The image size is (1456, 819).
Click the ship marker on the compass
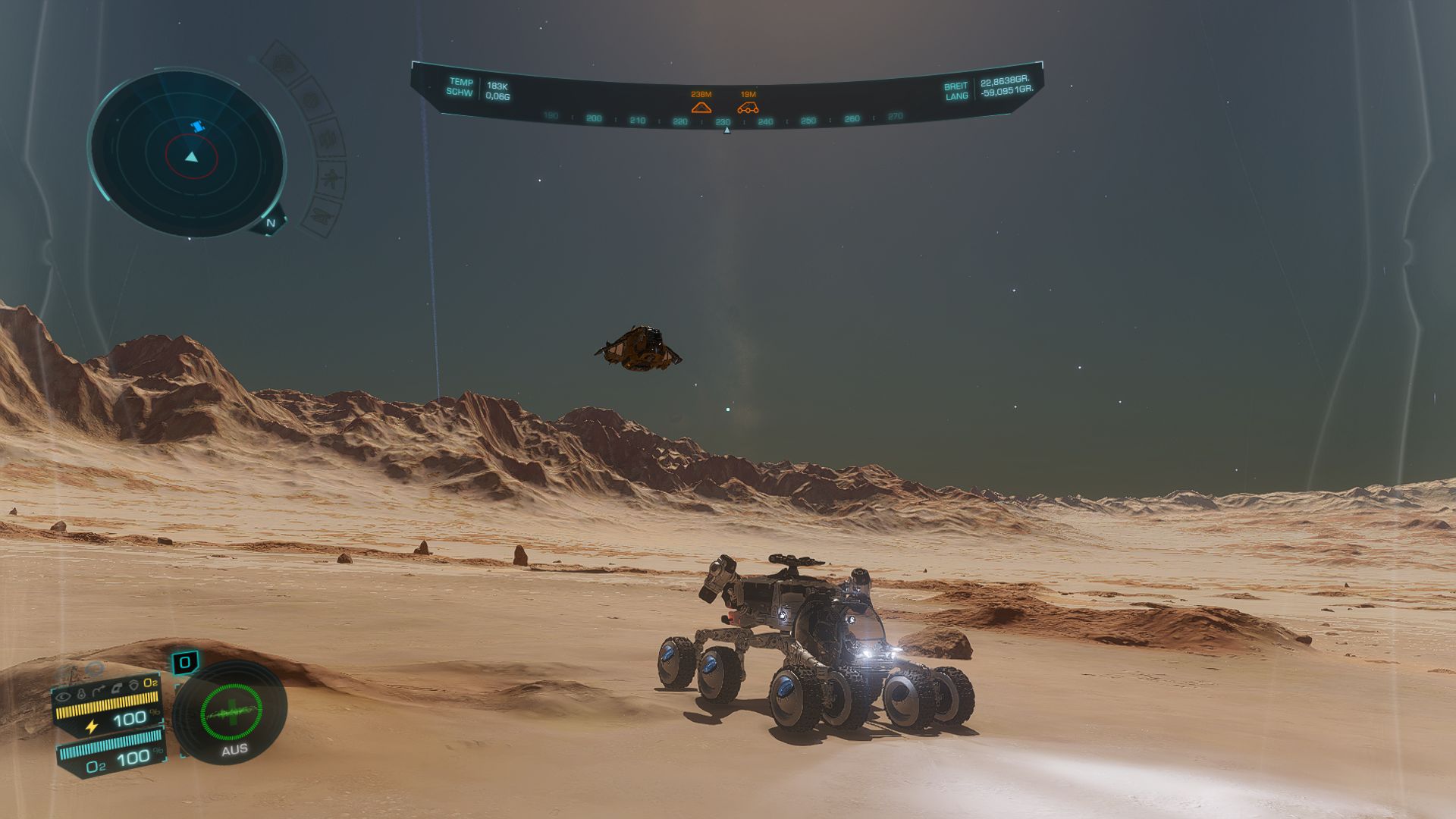coord(701,107)
